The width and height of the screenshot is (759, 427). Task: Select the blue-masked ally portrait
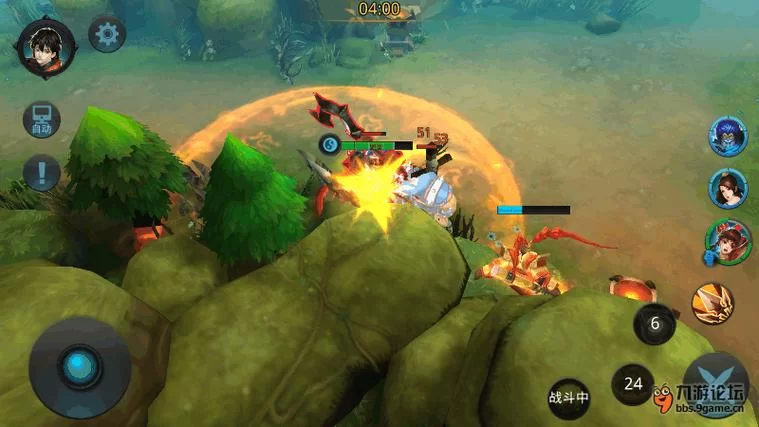[x=728, y=136]
